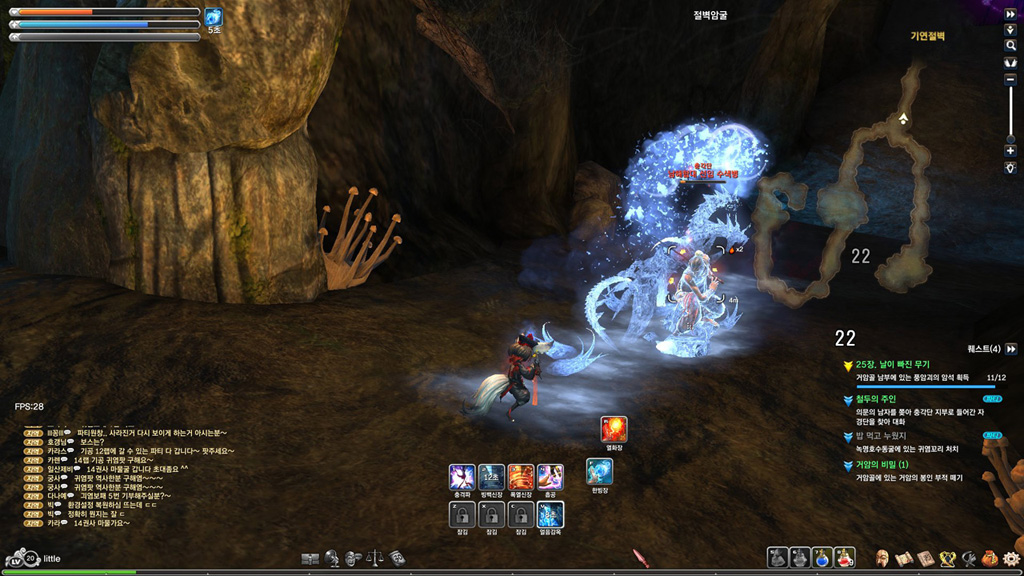Open the 거암의 비밀 quest entry
1024x576 pixels.
click(882, 465)
